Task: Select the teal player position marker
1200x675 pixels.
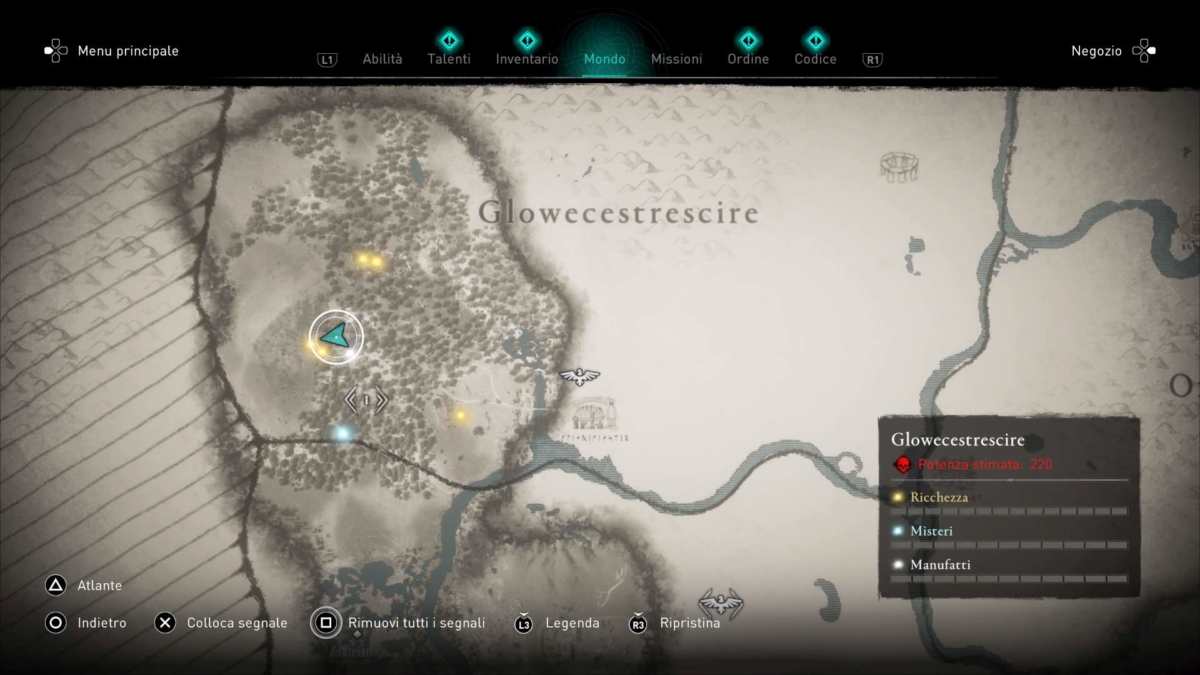Action: [335, 337]
